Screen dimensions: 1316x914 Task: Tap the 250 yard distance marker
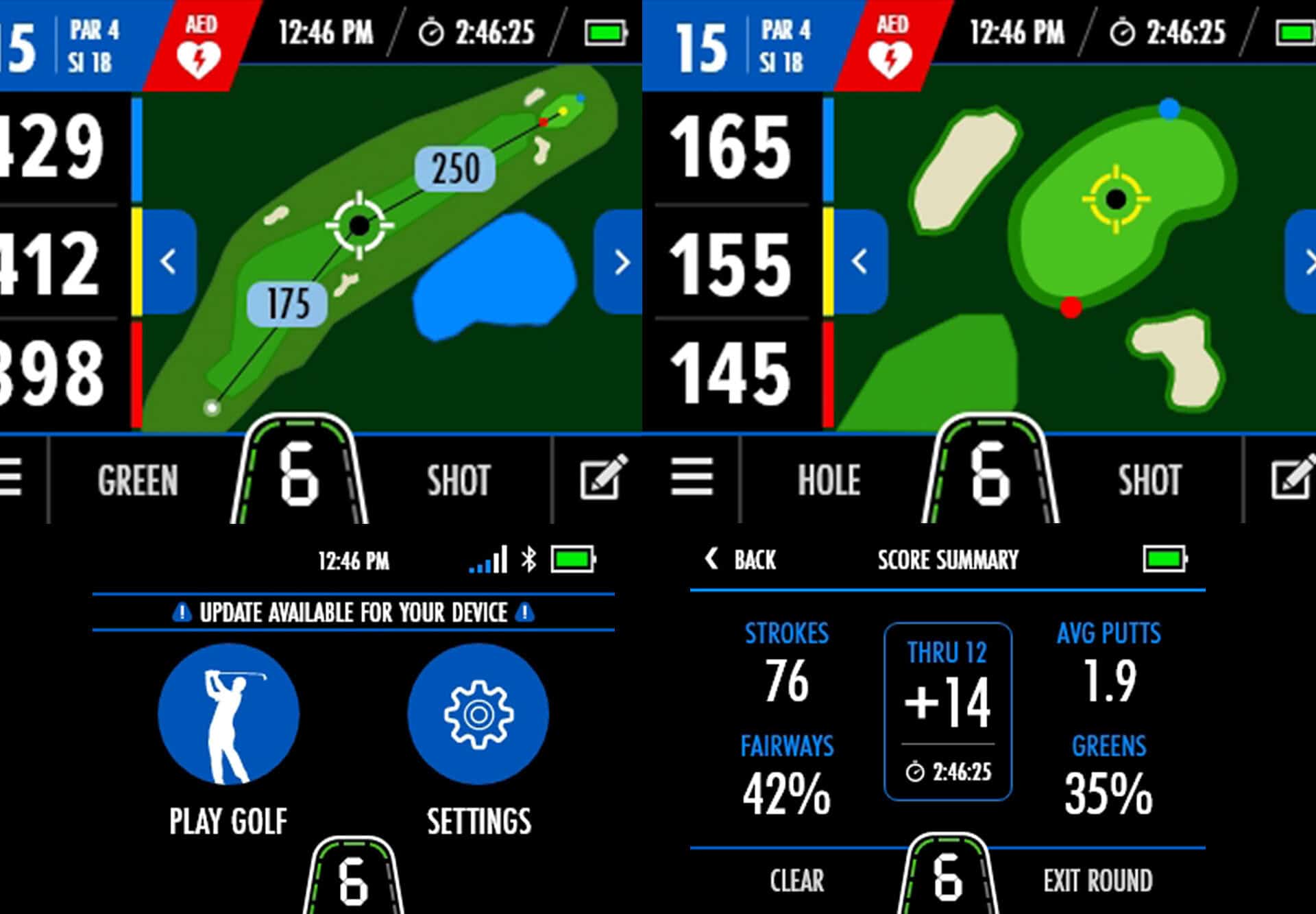[454, 167]
